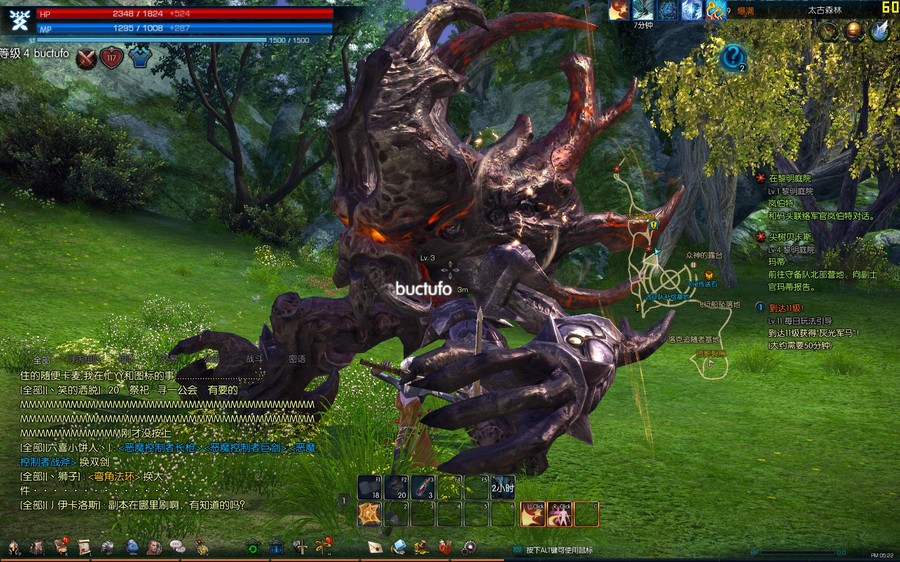Open the mail envelope icon in bottom bar
Viewport: 900px width, 562px height.
[x=375, y=546]
